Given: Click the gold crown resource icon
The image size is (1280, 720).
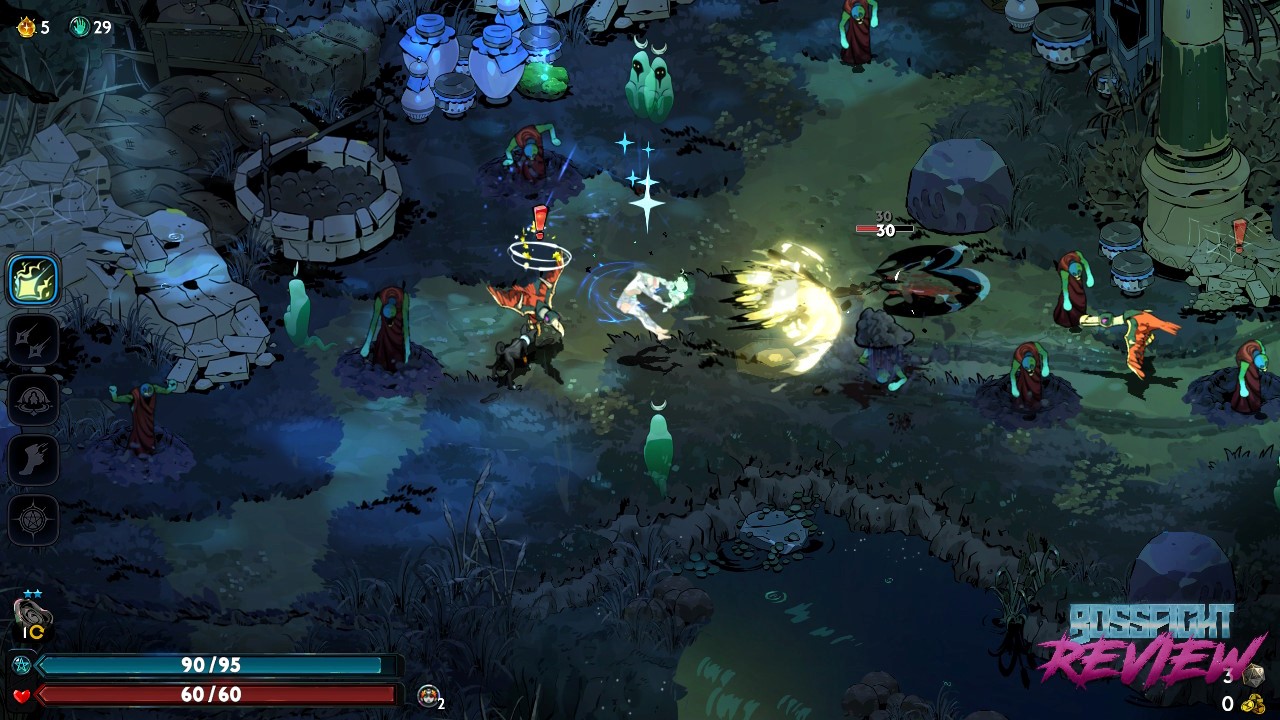Looking at the screenshot, I should click(x=26, y=27).
